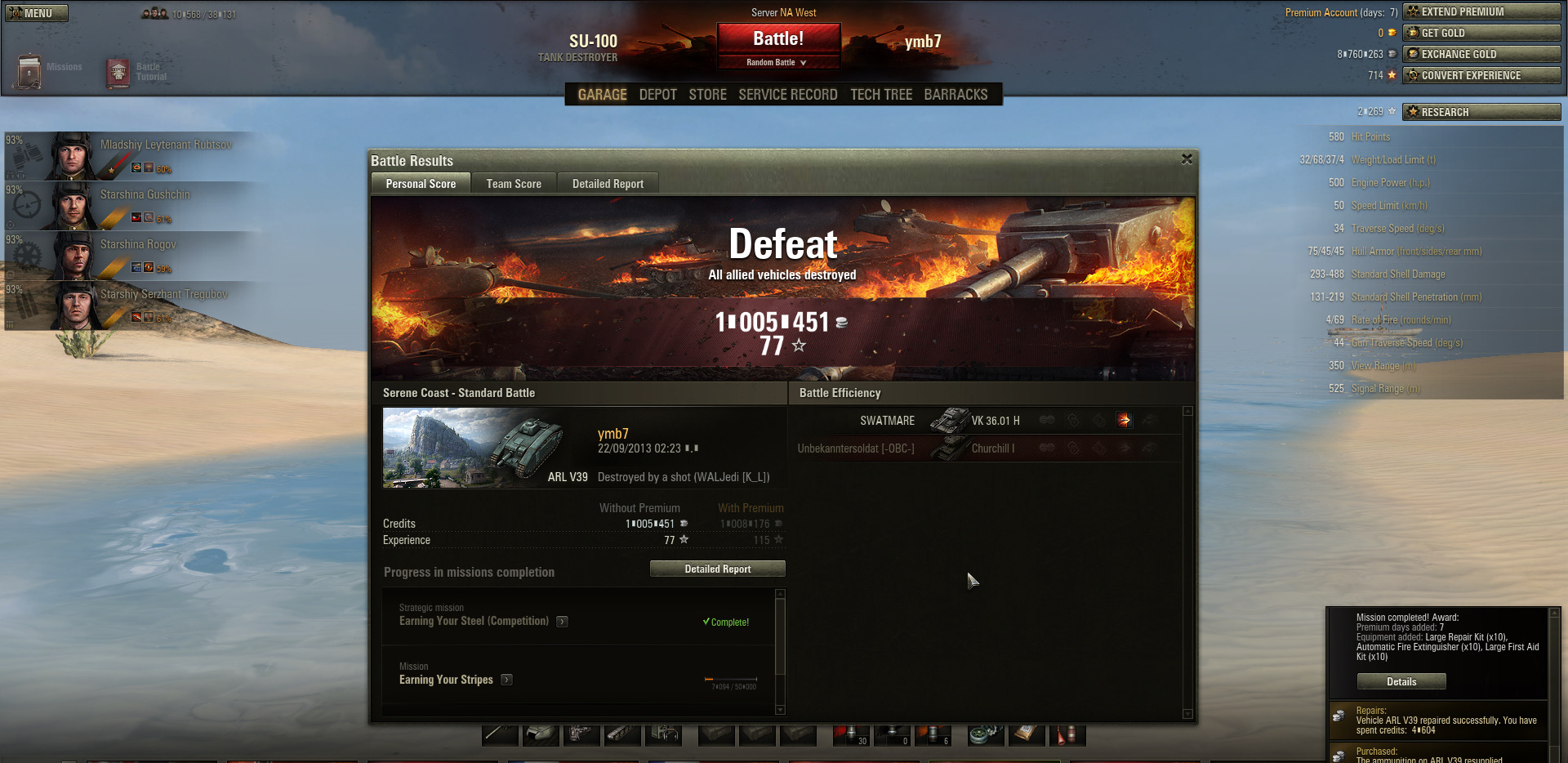Expand the Earning Your Stripes mission details

click(506, 679)
